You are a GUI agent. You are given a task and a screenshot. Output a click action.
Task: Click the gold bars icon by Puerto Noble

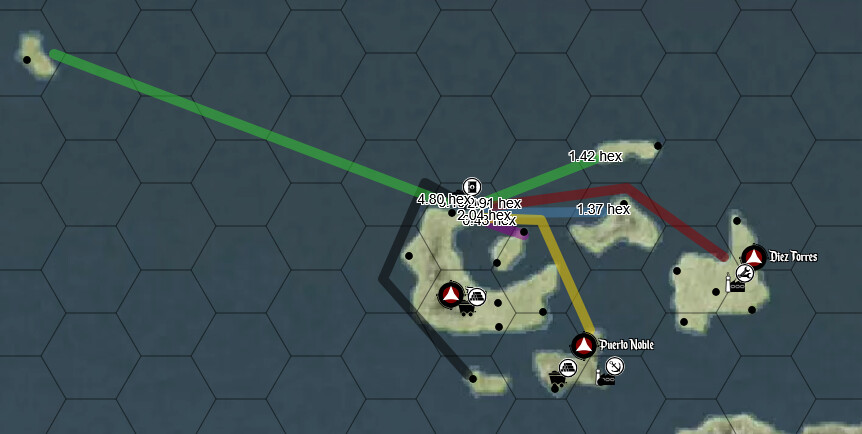coord(567,368)
